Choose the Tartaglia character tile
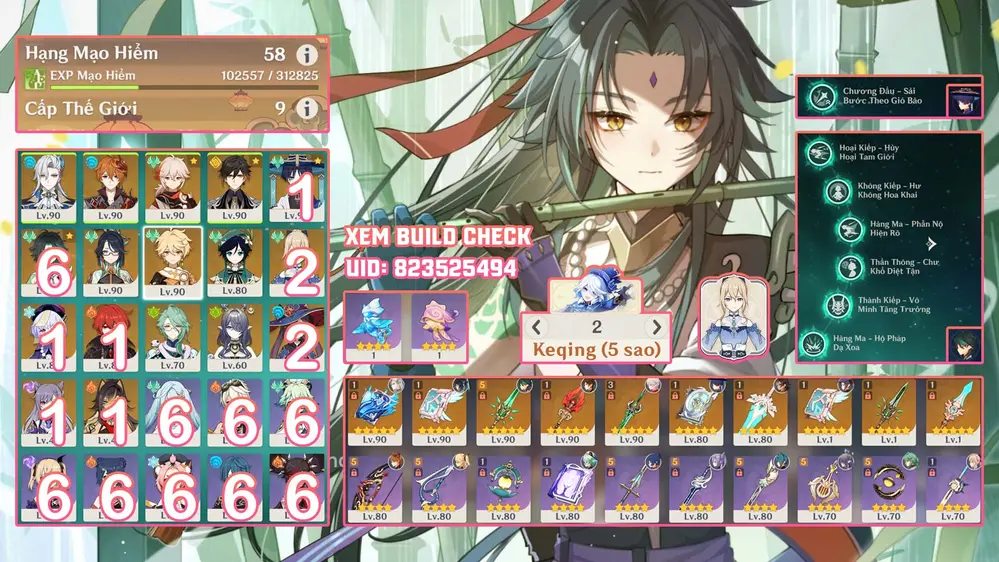 (111, 187)
